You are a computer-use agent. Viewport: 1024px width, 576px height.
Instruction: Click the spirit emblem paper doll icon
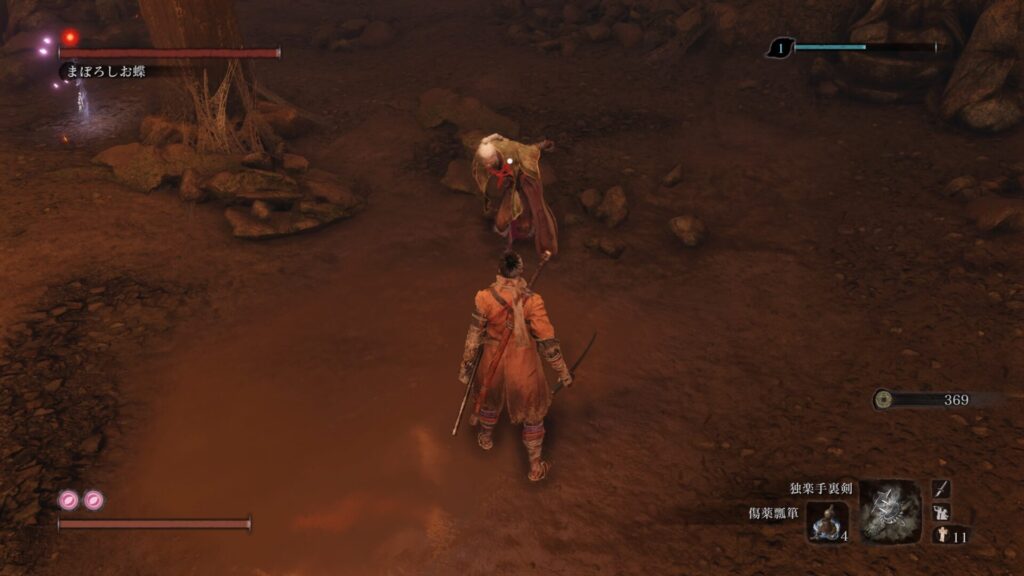(941, 536)
